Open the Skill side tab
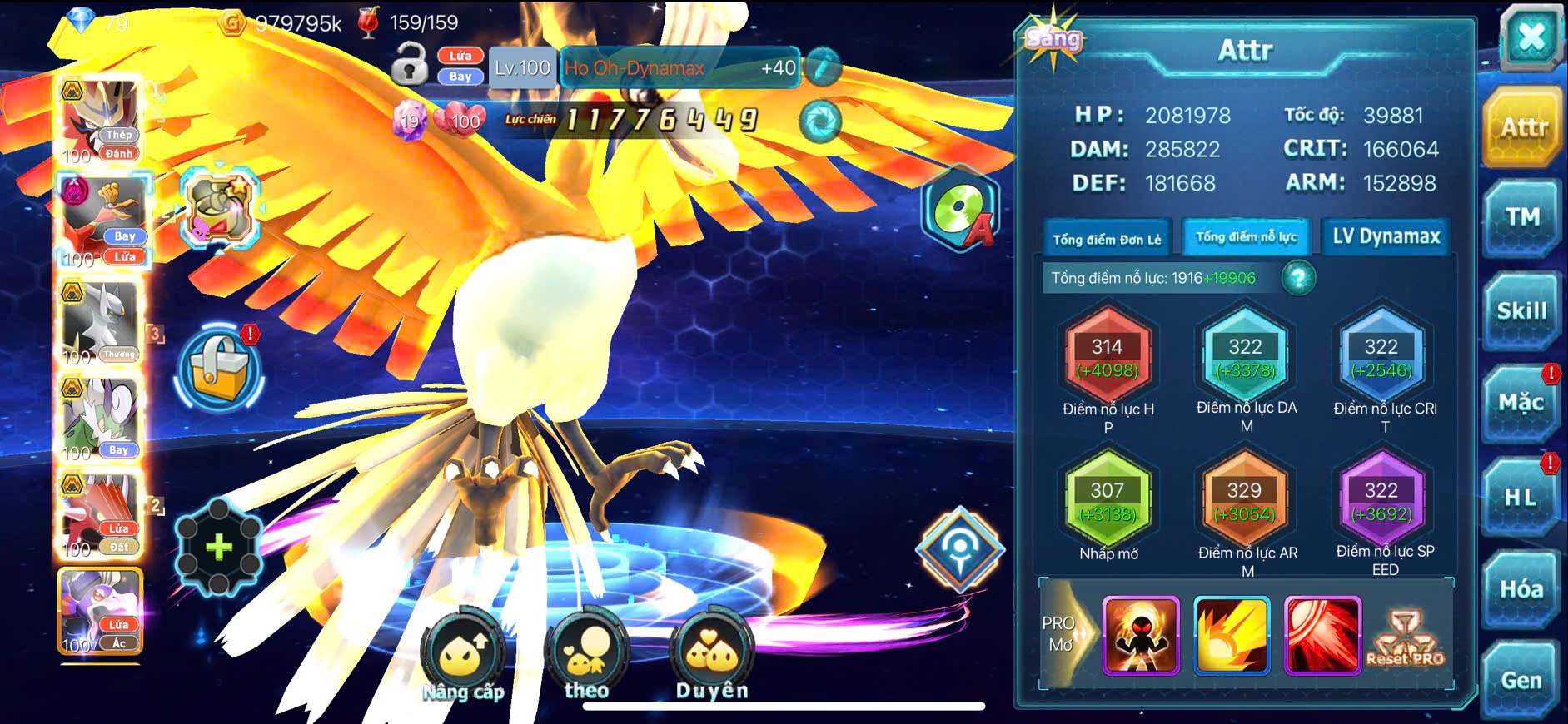The width and height of the screenshot is (1568, 724). [1522, 311]
